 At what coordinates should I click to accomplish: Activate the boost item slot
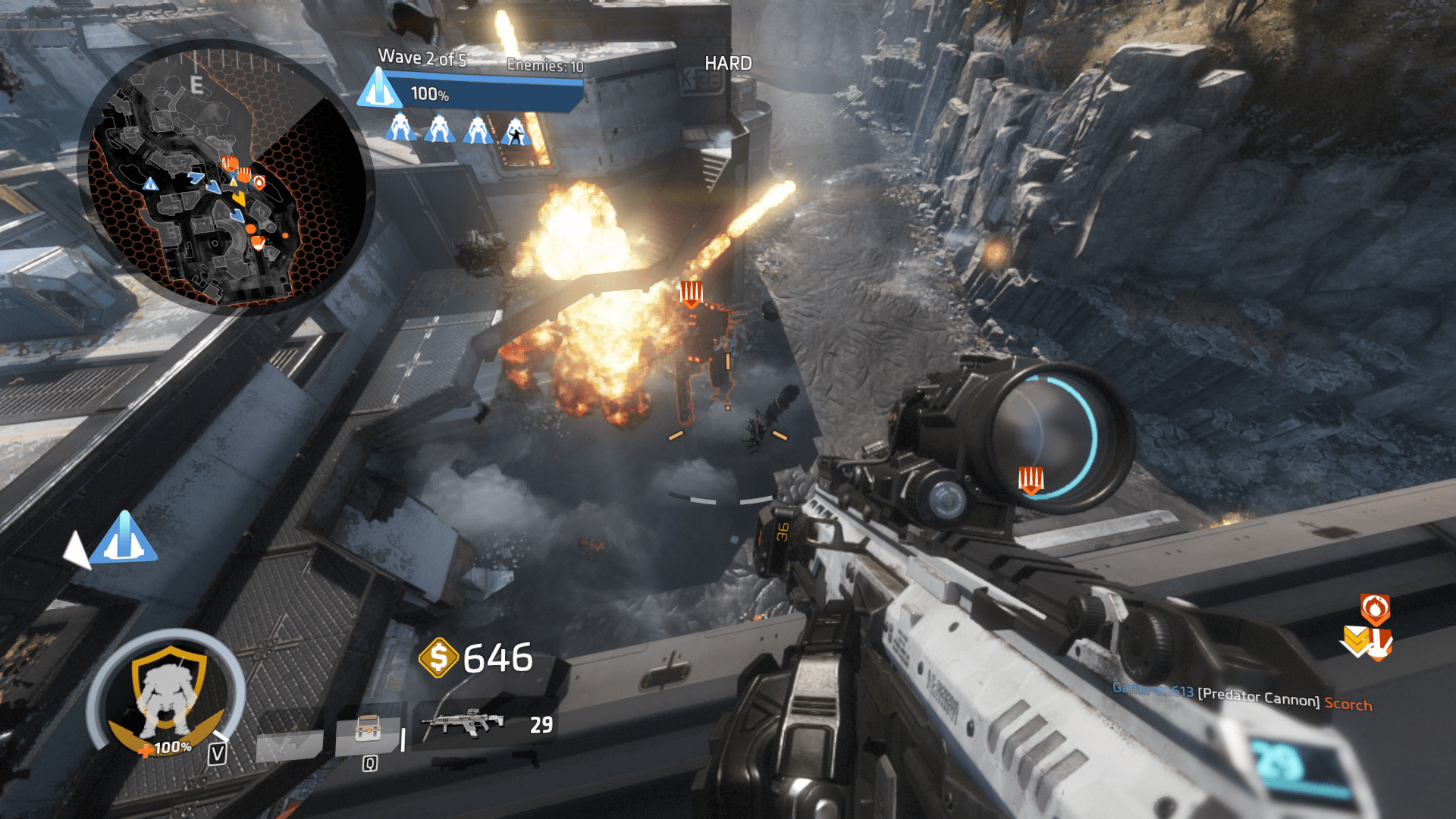(x=369, y=734)
